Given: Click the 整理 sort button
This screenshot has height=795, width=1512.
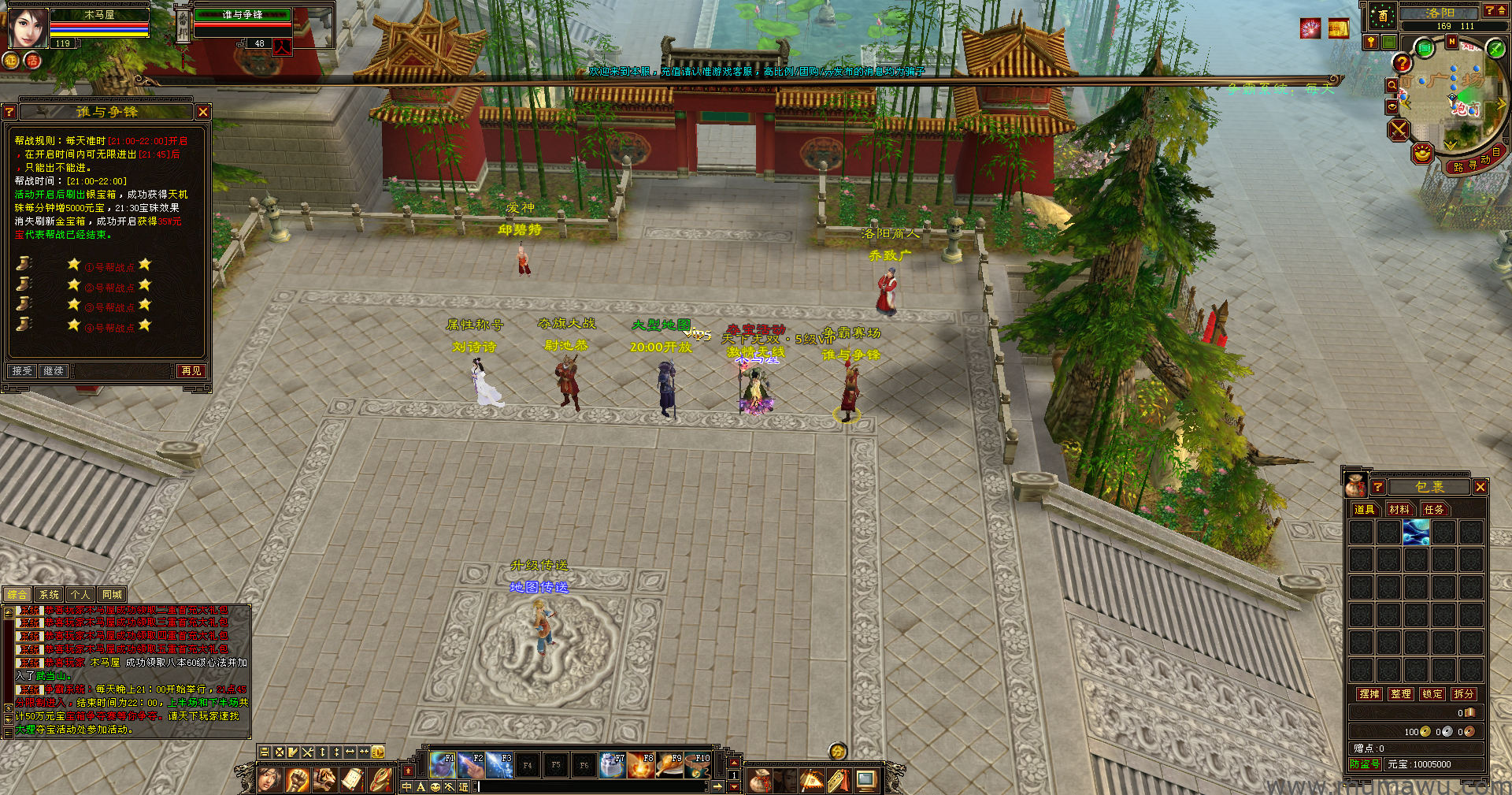Looking at the screenshot, I should tap(1401, 694).
